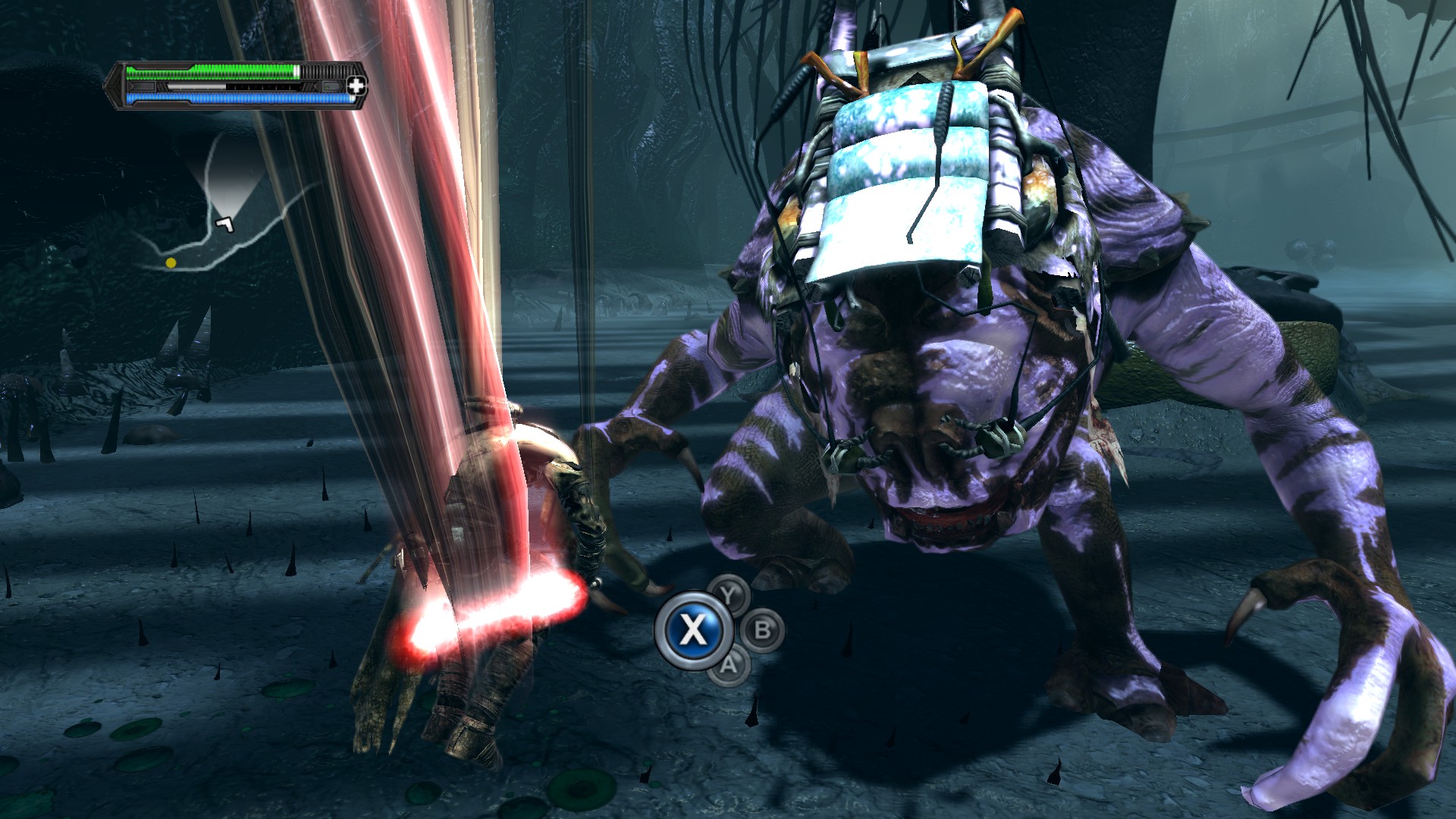Expand the left notch of the HUD bar
The height and width of the screenshot is (819, 1456).
(115, 85)
